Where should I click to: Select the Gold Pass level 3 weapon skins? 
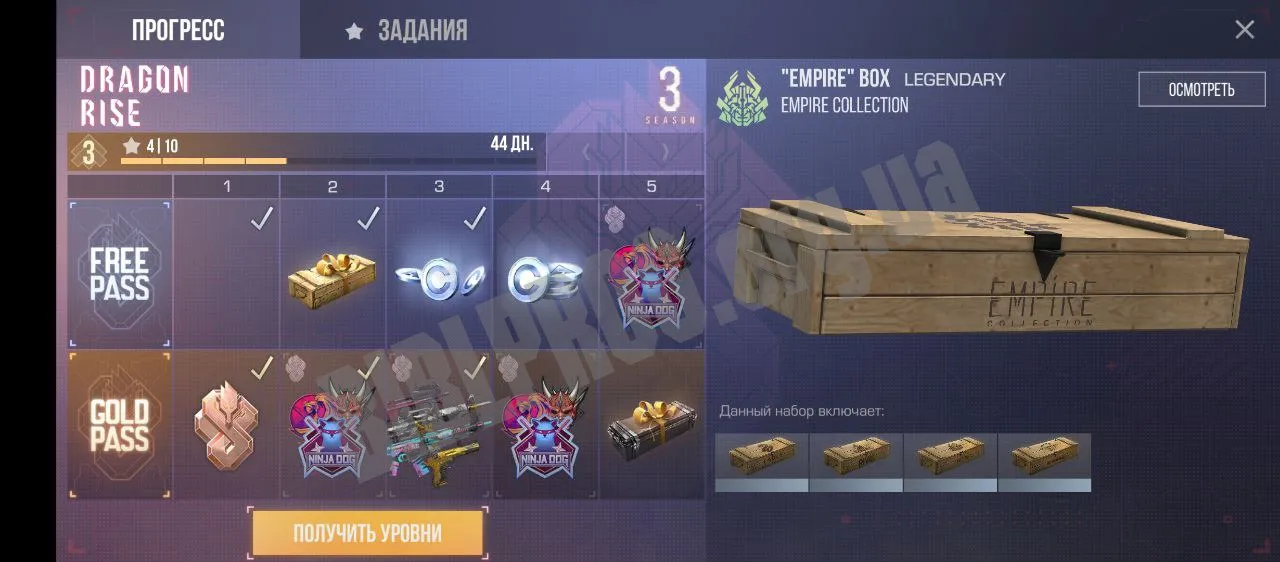tap(438, 427)
